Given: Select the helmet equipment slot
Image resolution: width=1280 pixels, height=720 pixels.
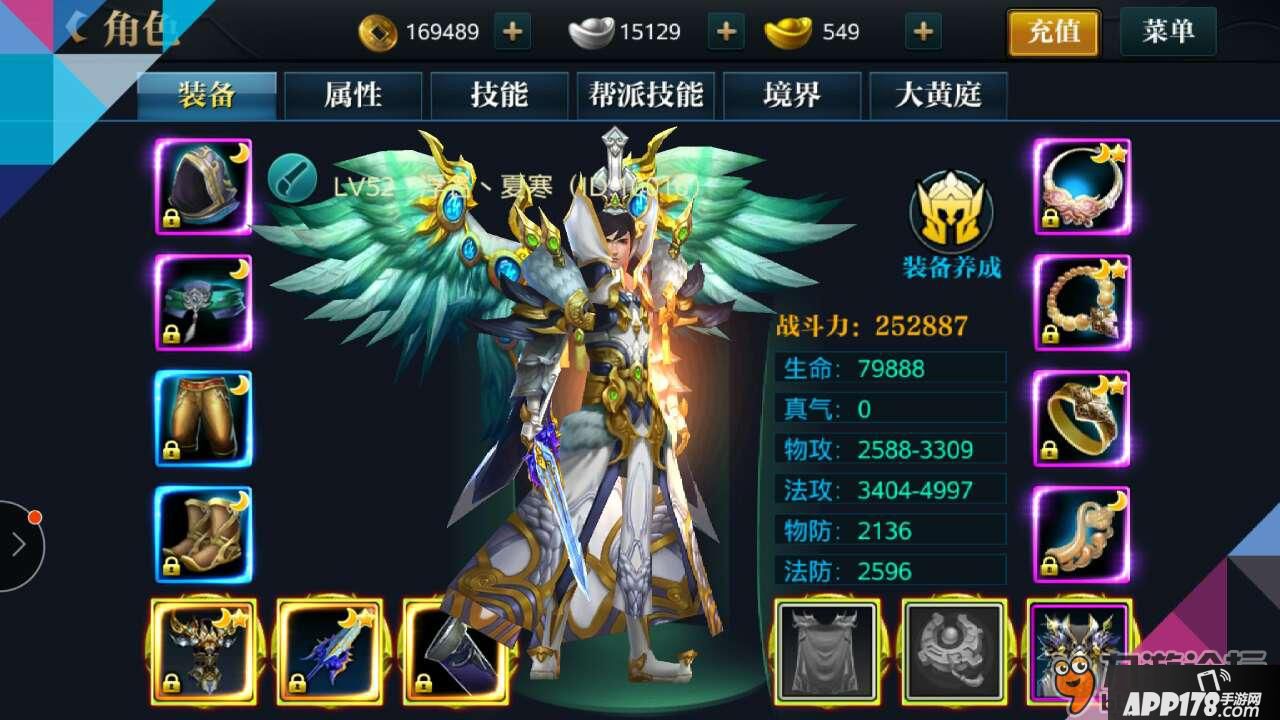Looking at the screenshot, I should pyautogui.click(x=204, y=187).
